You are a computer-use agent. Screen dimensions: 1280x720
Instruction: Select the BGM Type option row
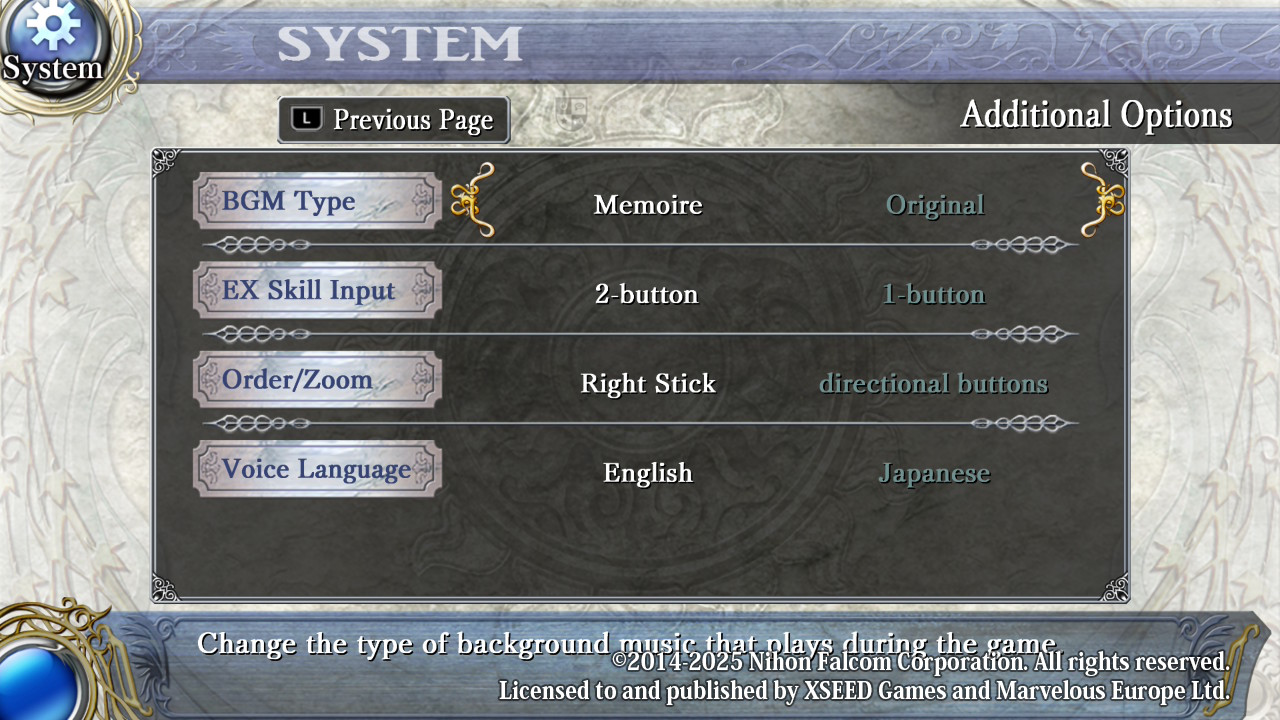tap(317, 201)
